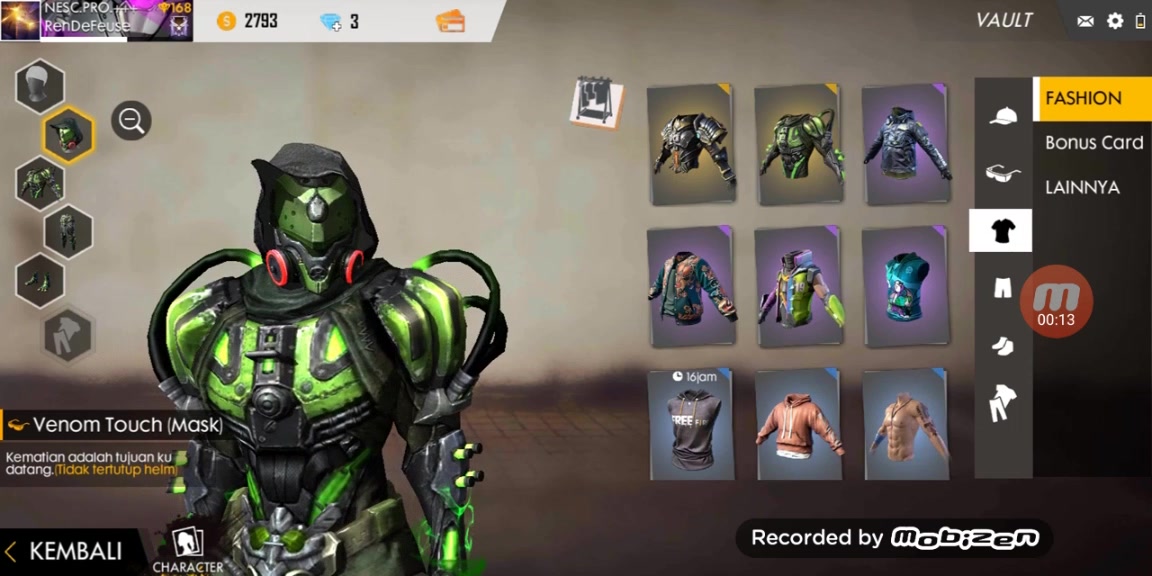This screenshot has width=1152, height=576.
Task: Show the shoes category
Action: (x=1002, y=346)
